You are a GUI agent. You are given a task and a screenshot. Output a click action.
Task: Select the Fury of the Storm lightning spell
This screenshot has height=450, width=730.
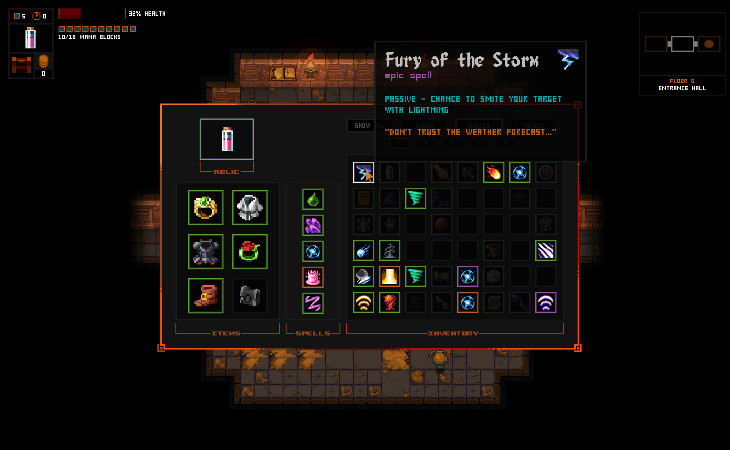(363, 173)
